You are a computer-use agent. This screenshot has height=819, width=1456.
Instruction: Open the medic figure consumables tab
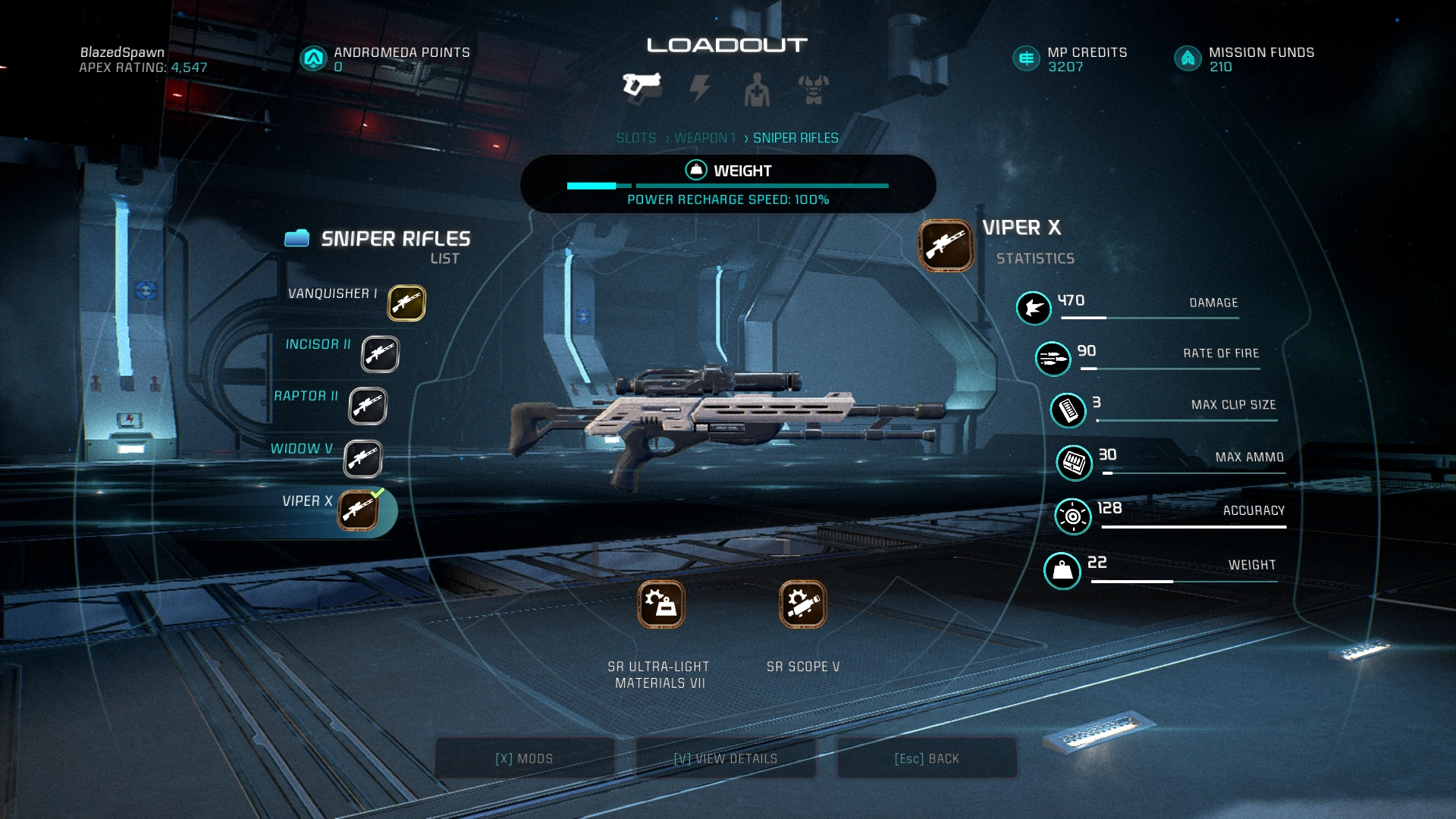pyautogui.click(x=756, y=90)
